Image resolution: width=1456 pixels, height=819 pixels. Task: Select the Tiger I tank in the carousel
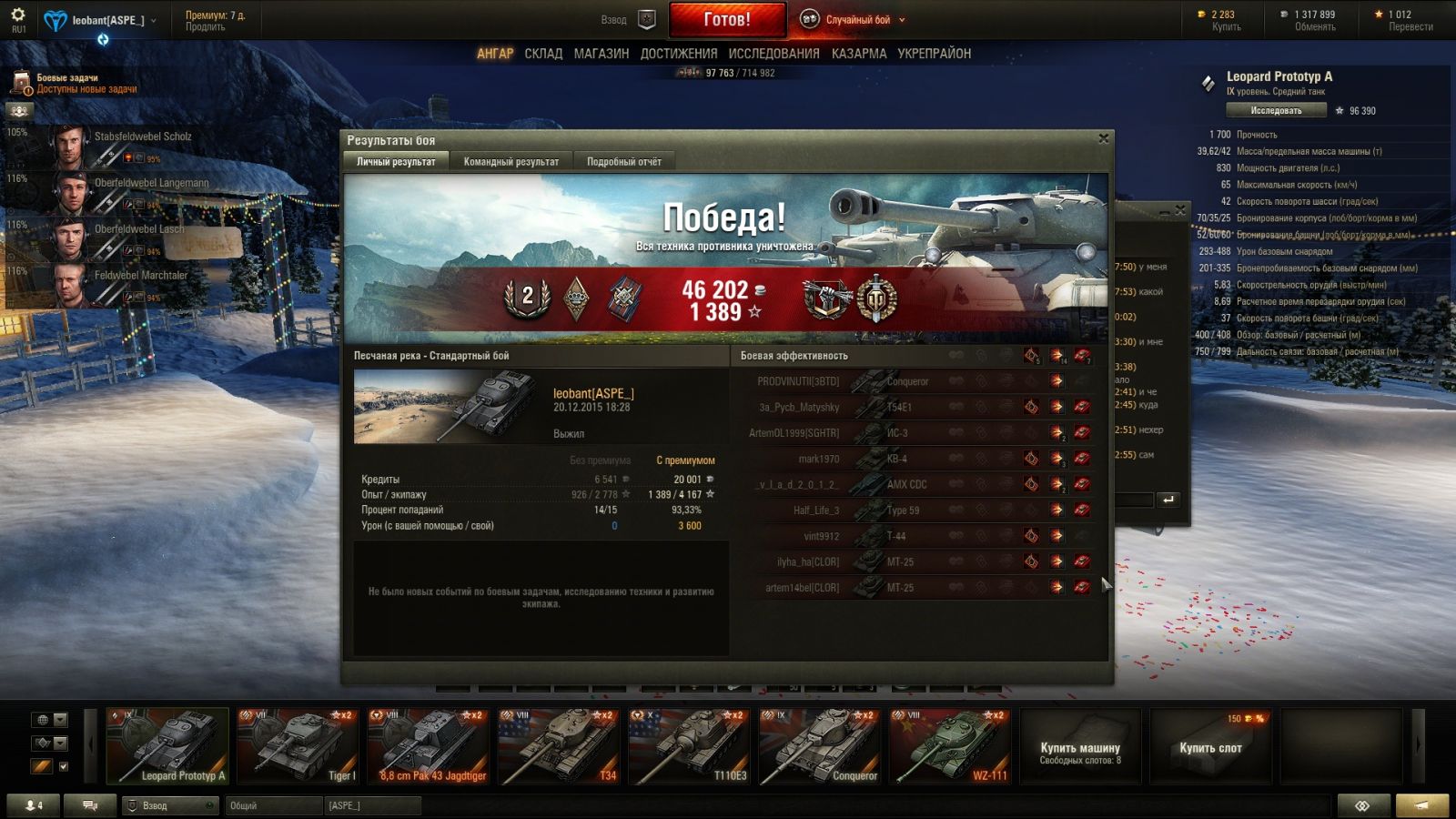[298, 746]
